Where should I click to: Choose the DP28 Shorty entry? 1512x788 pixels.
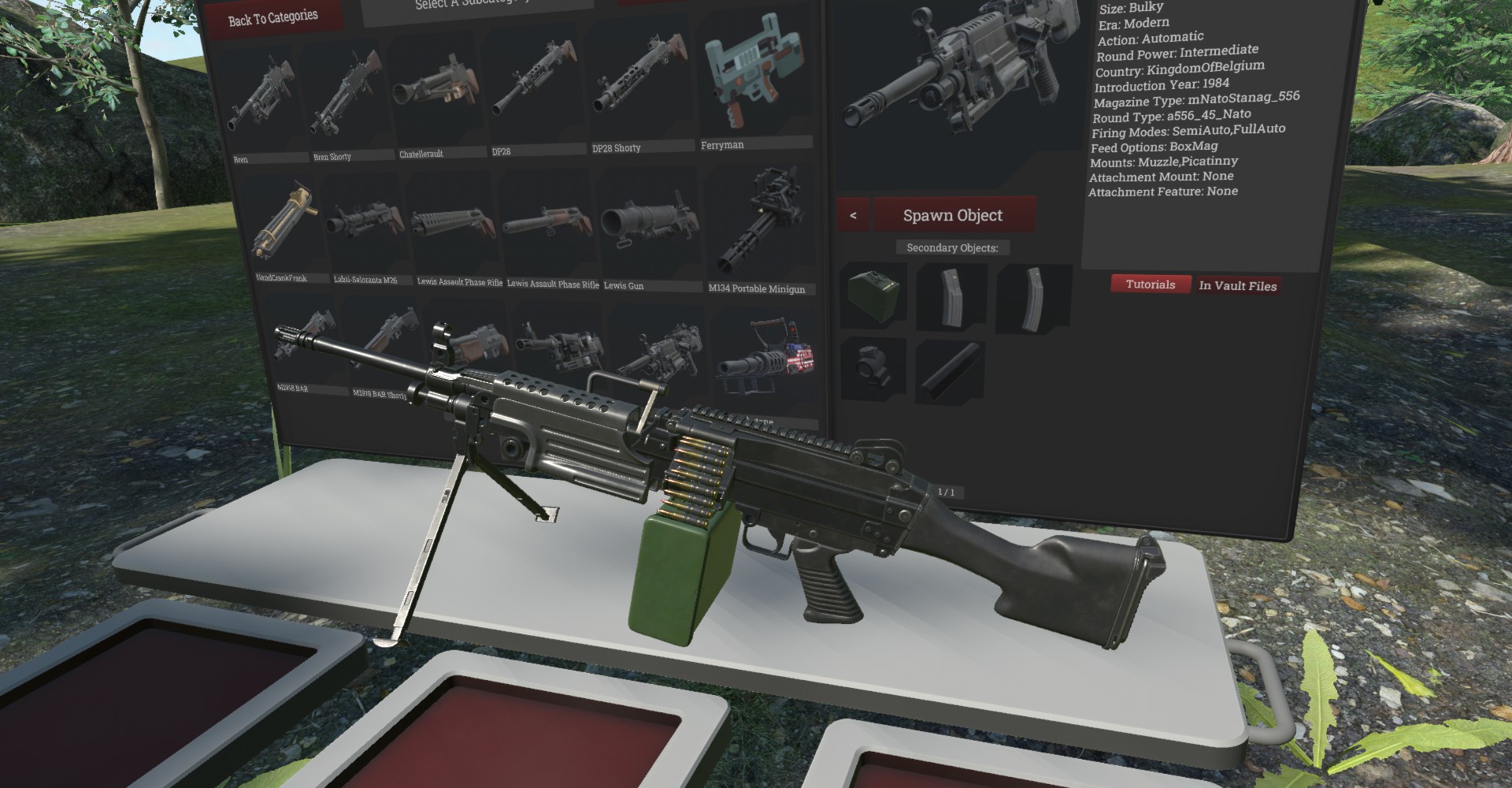[638, 88]
